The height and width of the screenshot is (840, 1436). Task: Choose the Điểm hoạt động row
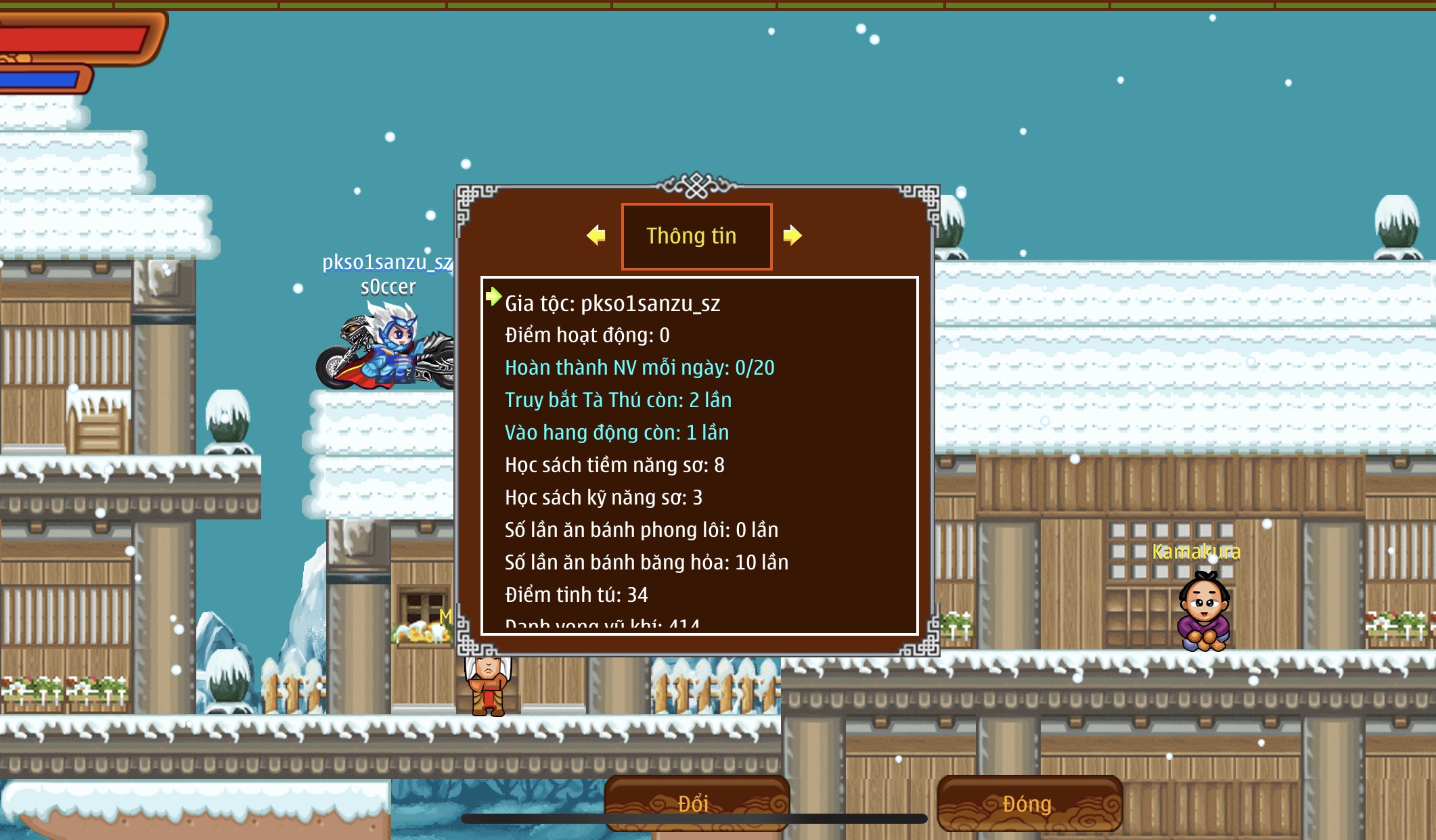587,335
